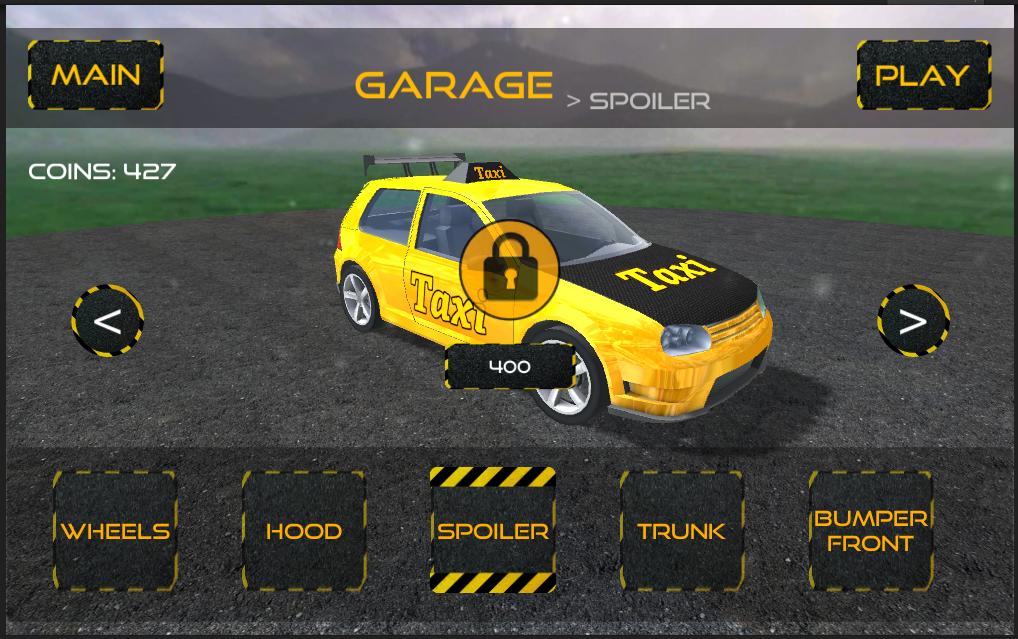1018x639 pixels.
Task: Return to the Main menu
Action: [96, 75]
